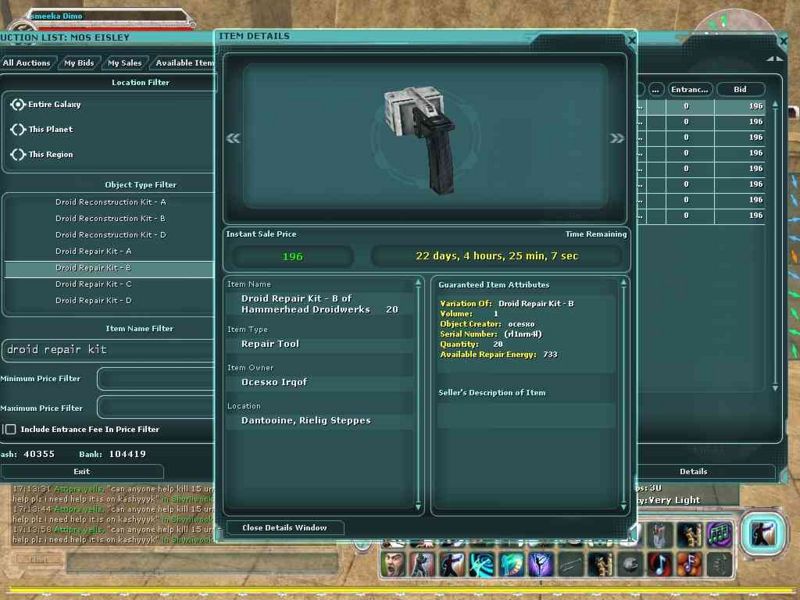Sort auction results by Bid column

click(740, 89)
